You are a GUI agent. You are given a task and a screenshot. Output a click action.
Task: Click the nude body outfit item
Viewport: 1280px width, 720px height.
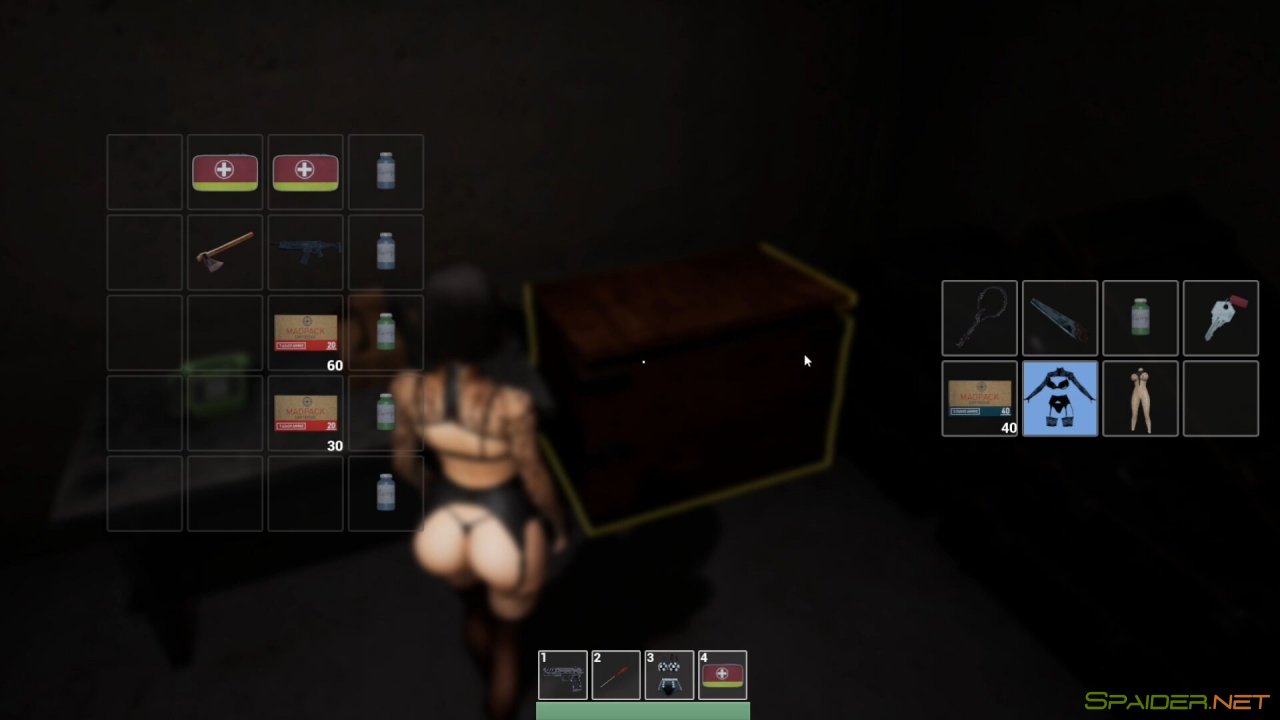(x=1140, y=398)
